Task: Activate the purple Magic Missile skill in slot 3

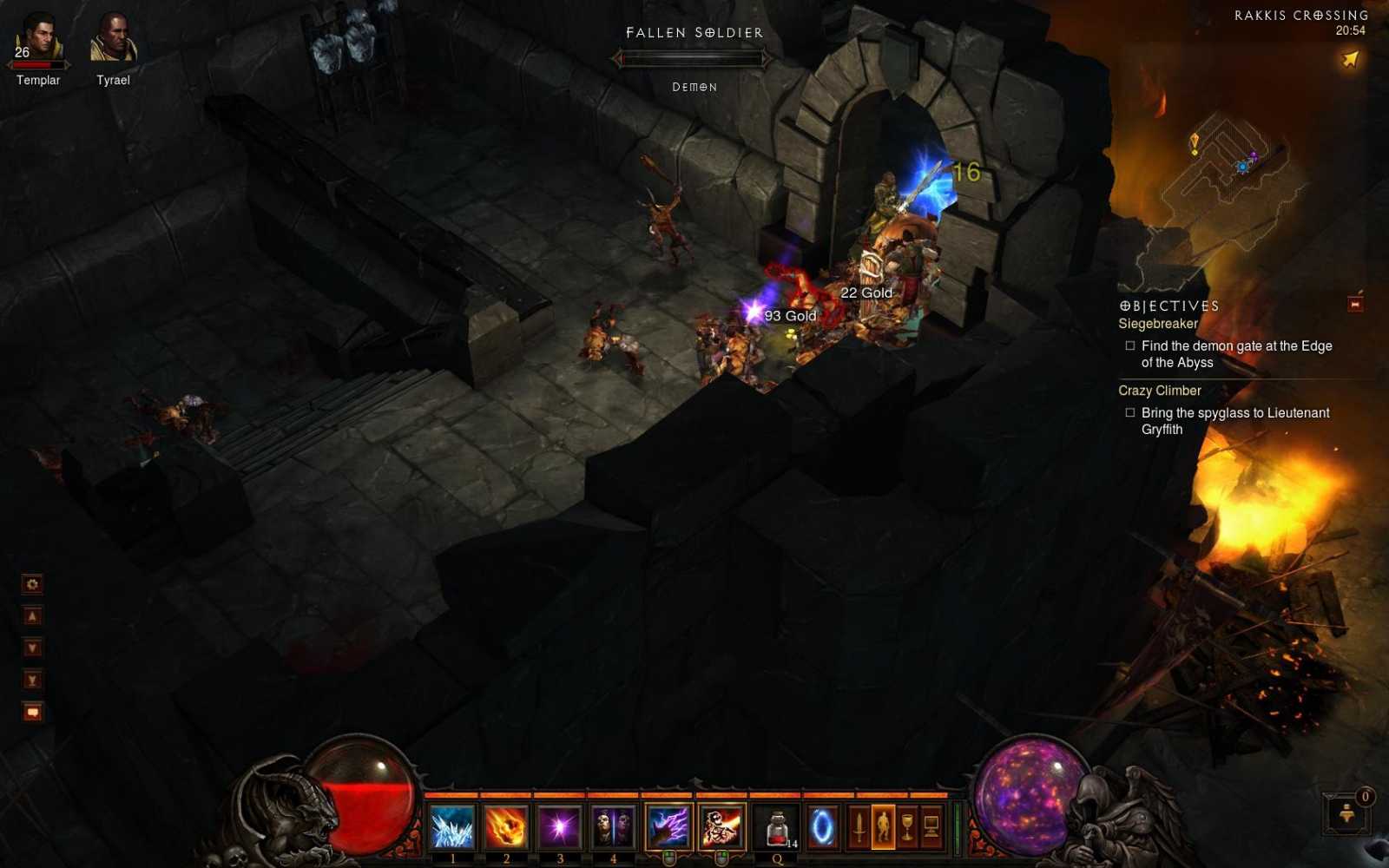Action: [559, 826]
